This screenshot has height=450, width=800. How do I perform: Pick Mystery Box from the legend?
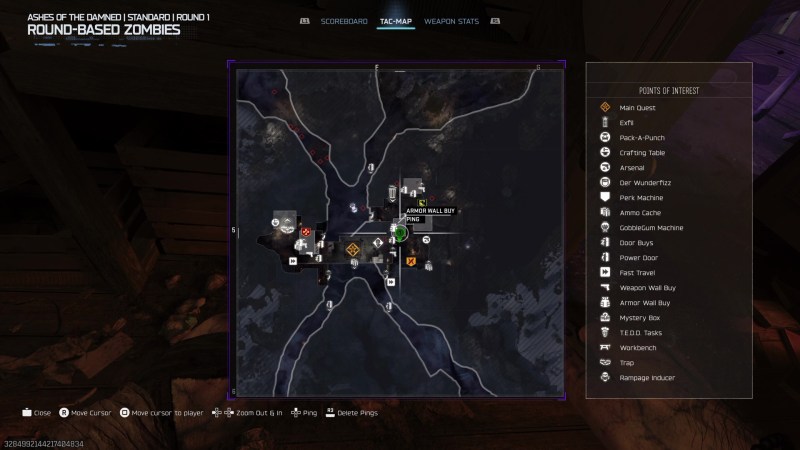pos(639,317)
